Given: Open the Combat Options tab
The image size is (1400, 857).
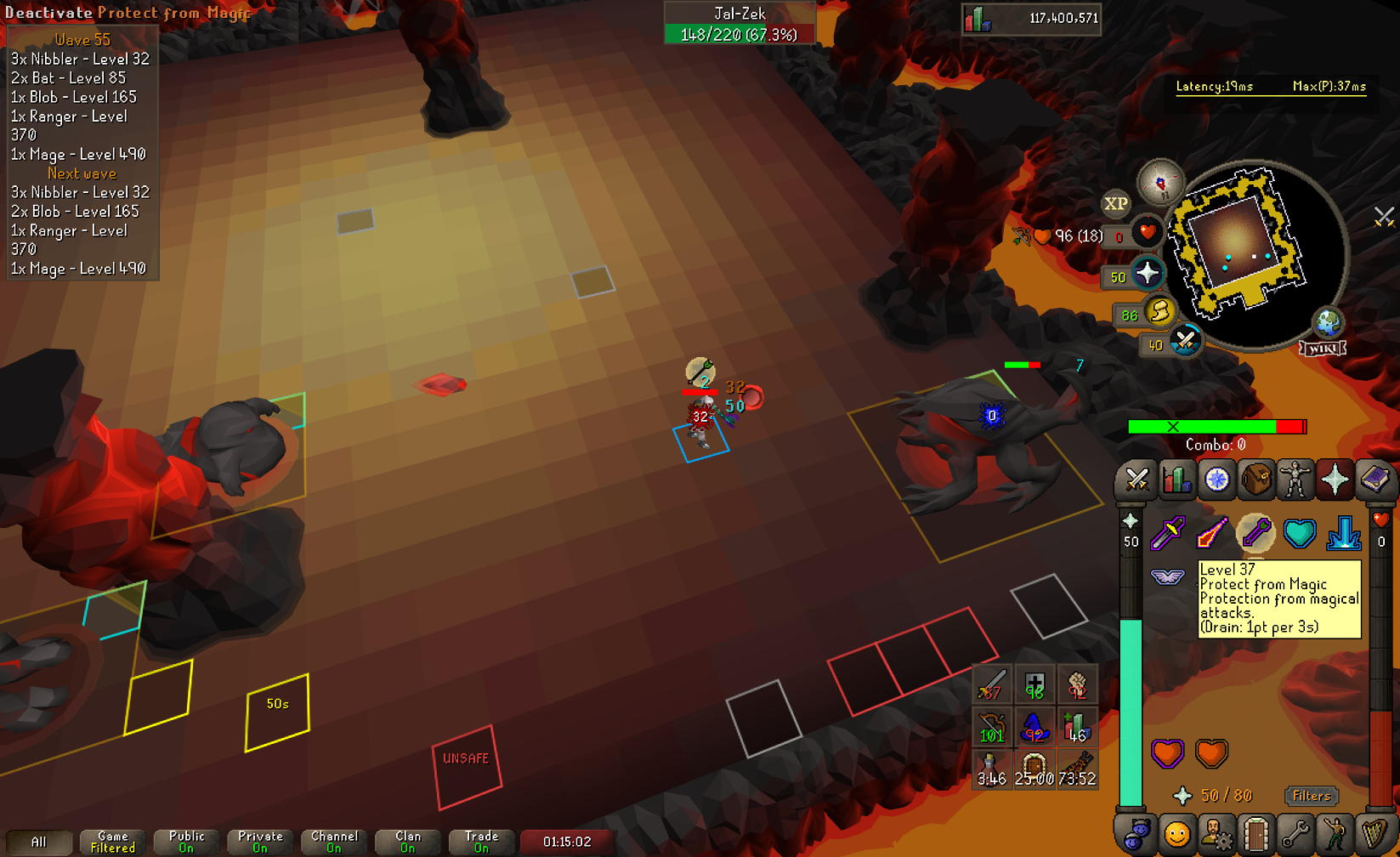Looking at the screenshot, I should (x=1136, y=480).
